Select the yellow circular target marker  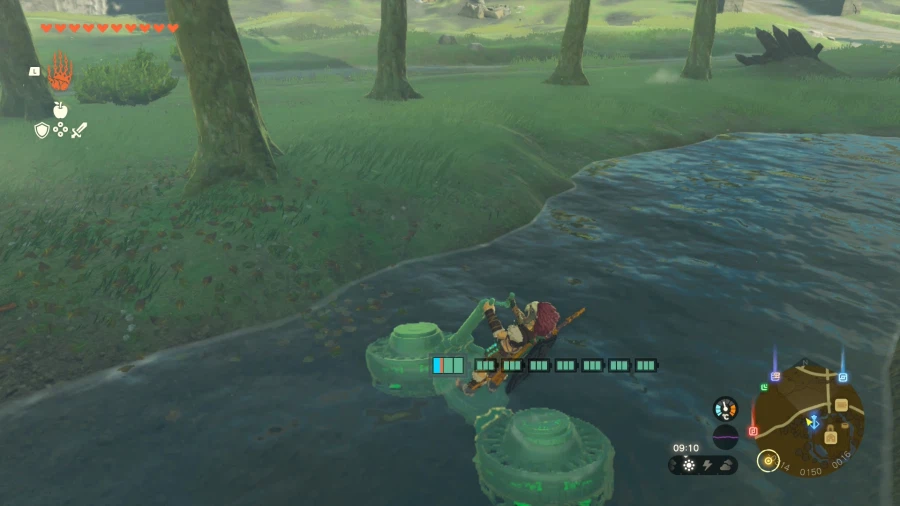pos(769,460)
